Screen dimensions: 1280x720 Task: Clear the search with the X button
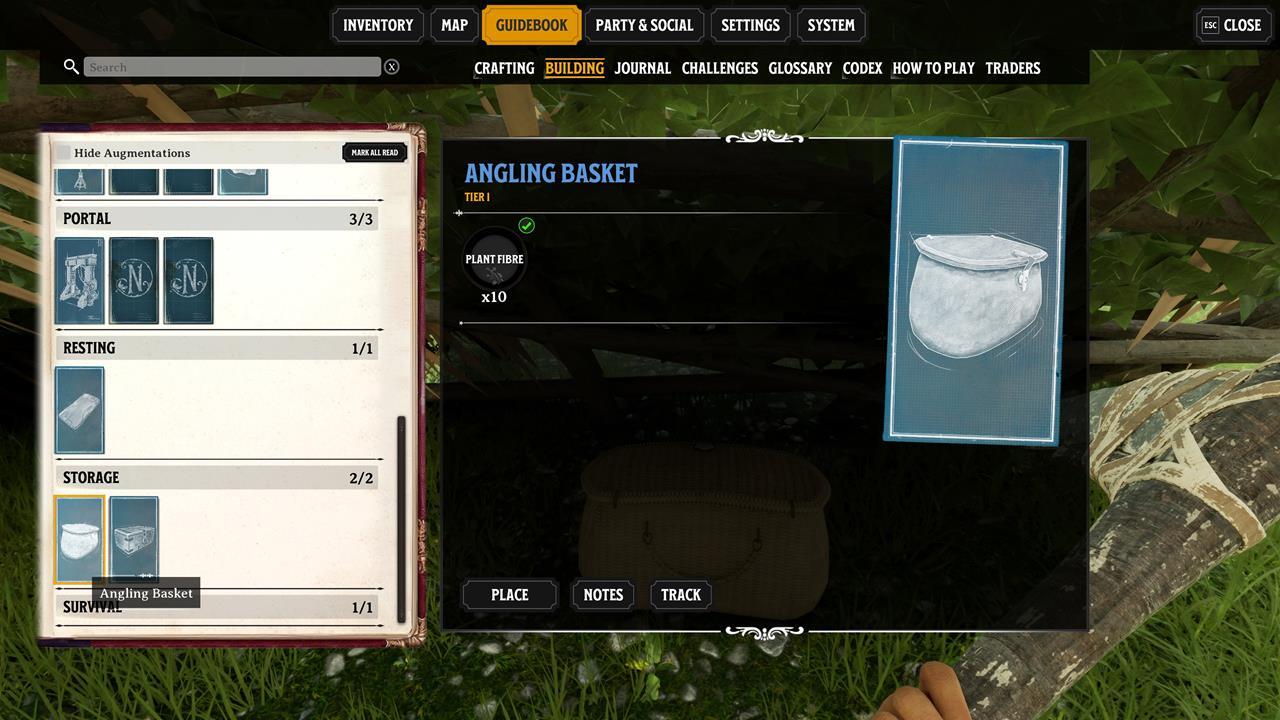[x=392, y=67]
